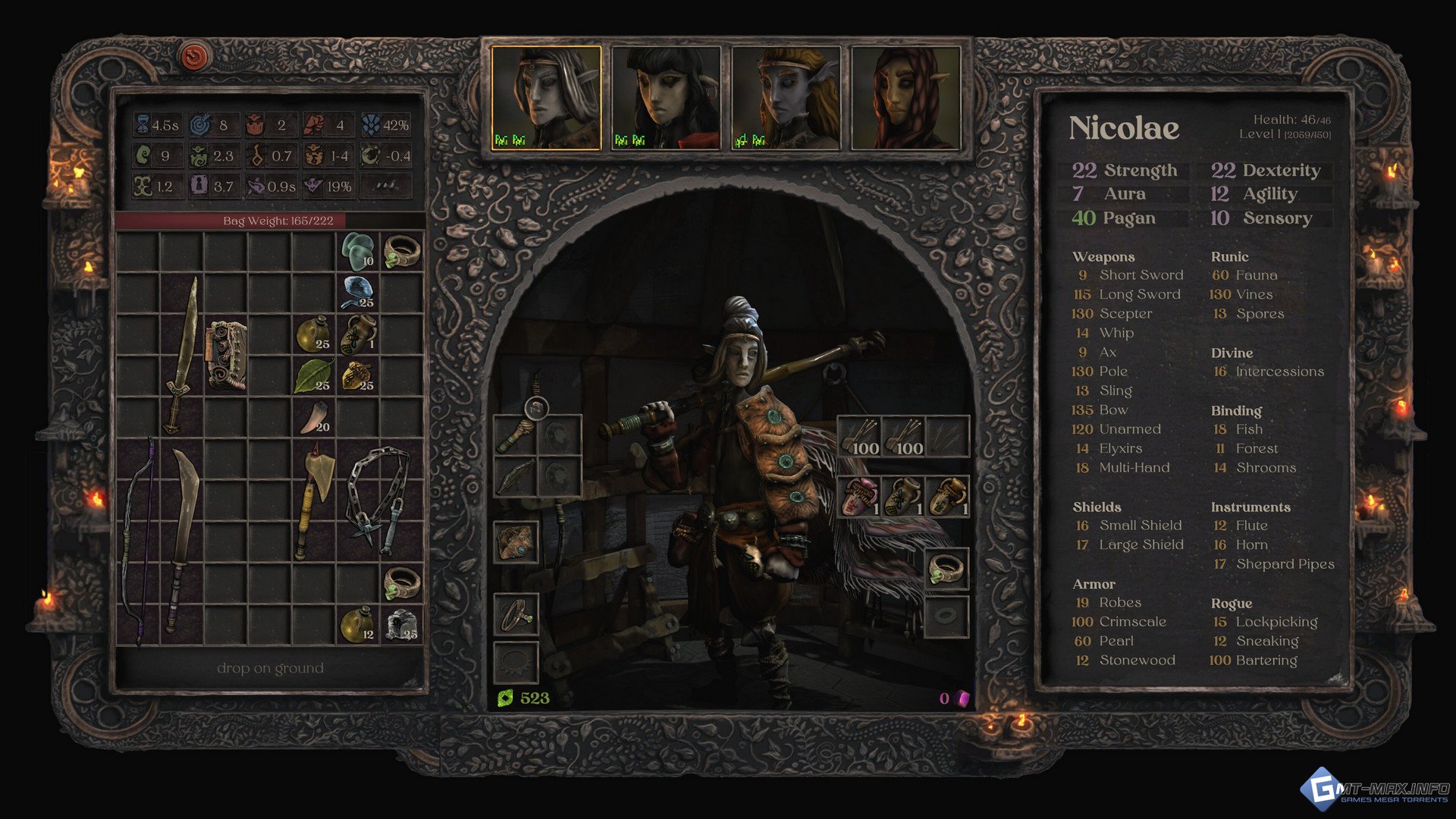Screen dimensions: 1456x819
Task: Click the red circular button at top-left
Action: [195, 55]
